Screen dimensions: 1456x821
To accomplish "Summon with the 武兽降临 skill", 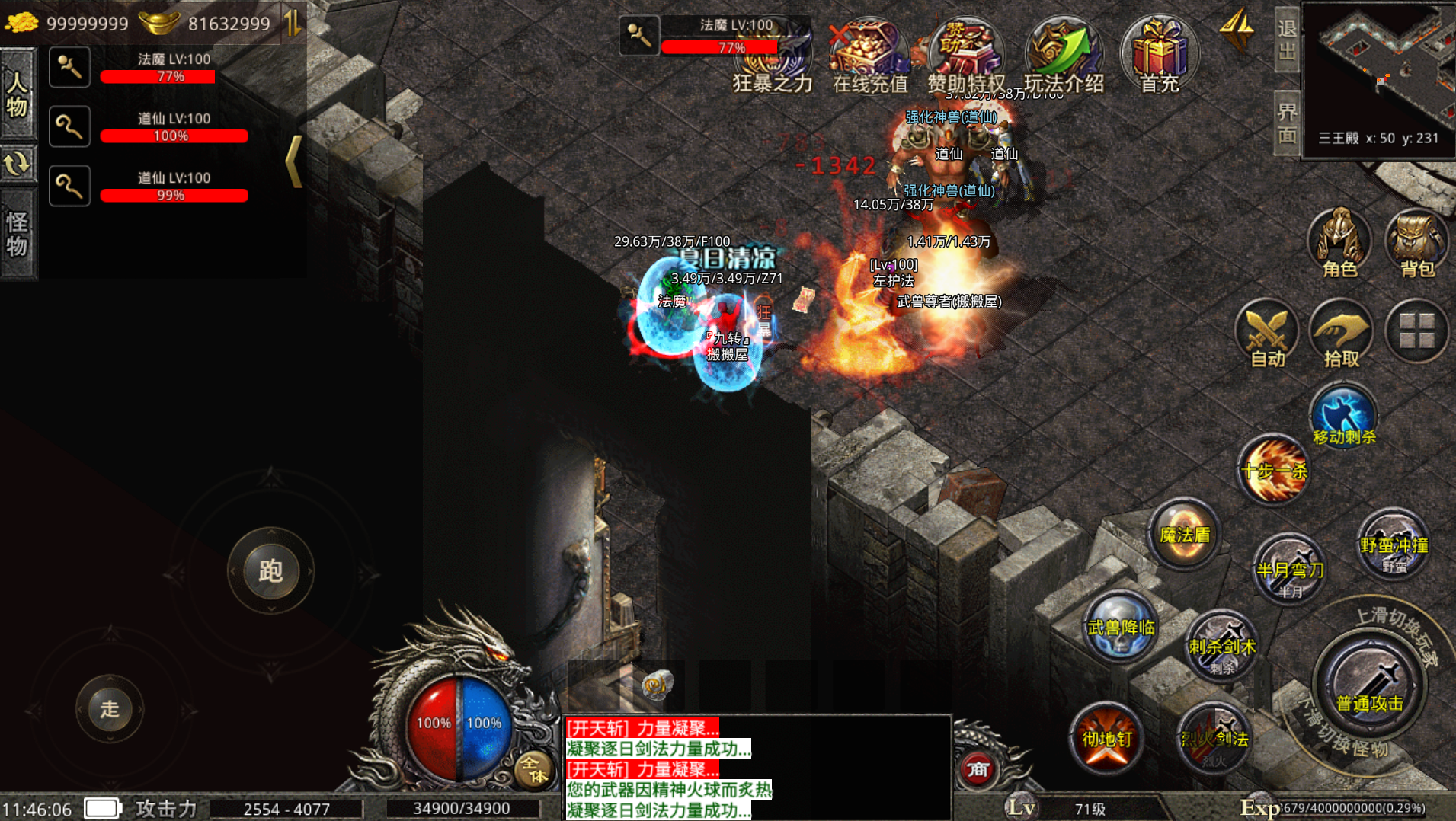I will click(1121, 628).
